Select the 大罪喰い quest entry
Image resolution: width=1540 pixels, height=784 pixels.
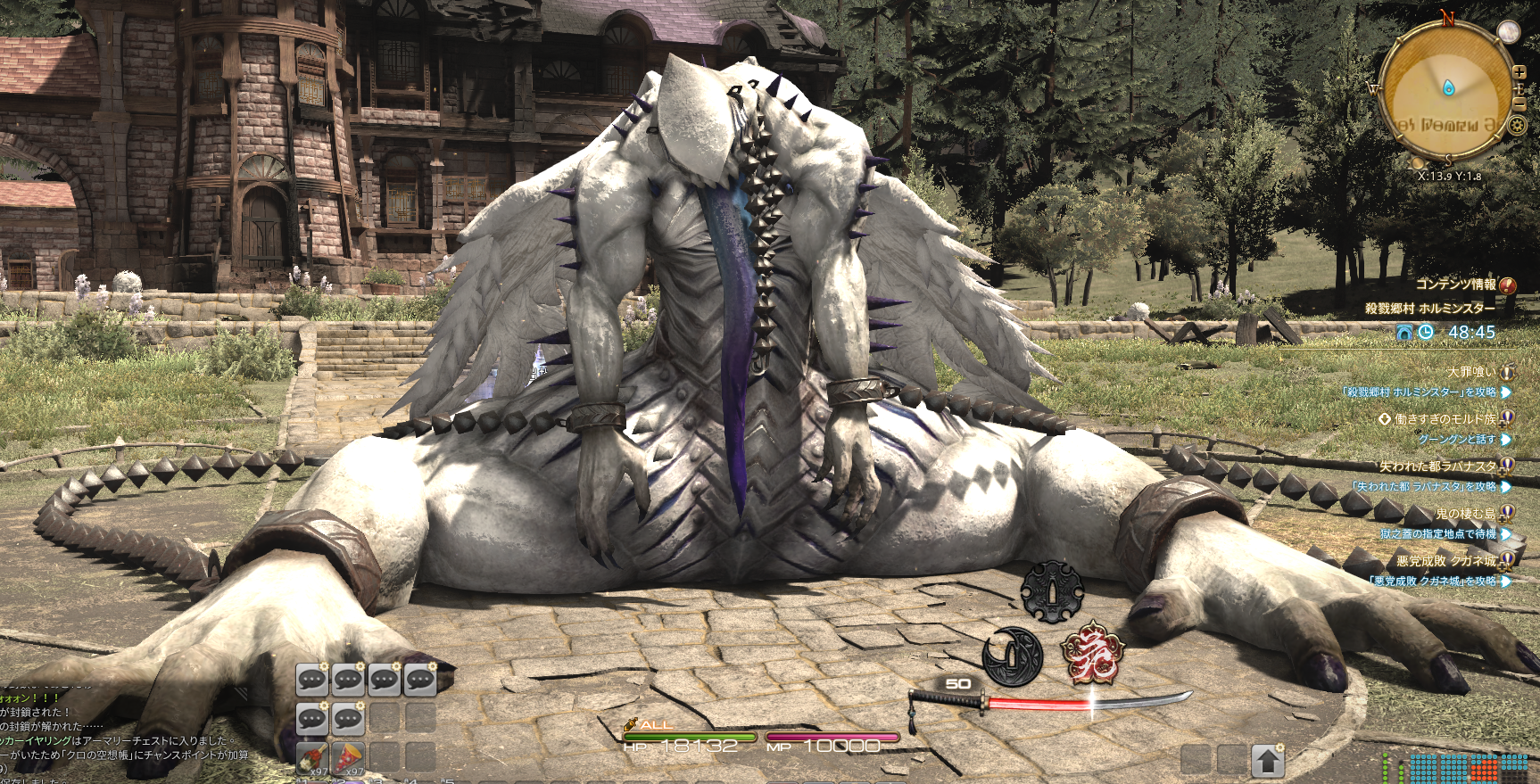pos(1471,372)
